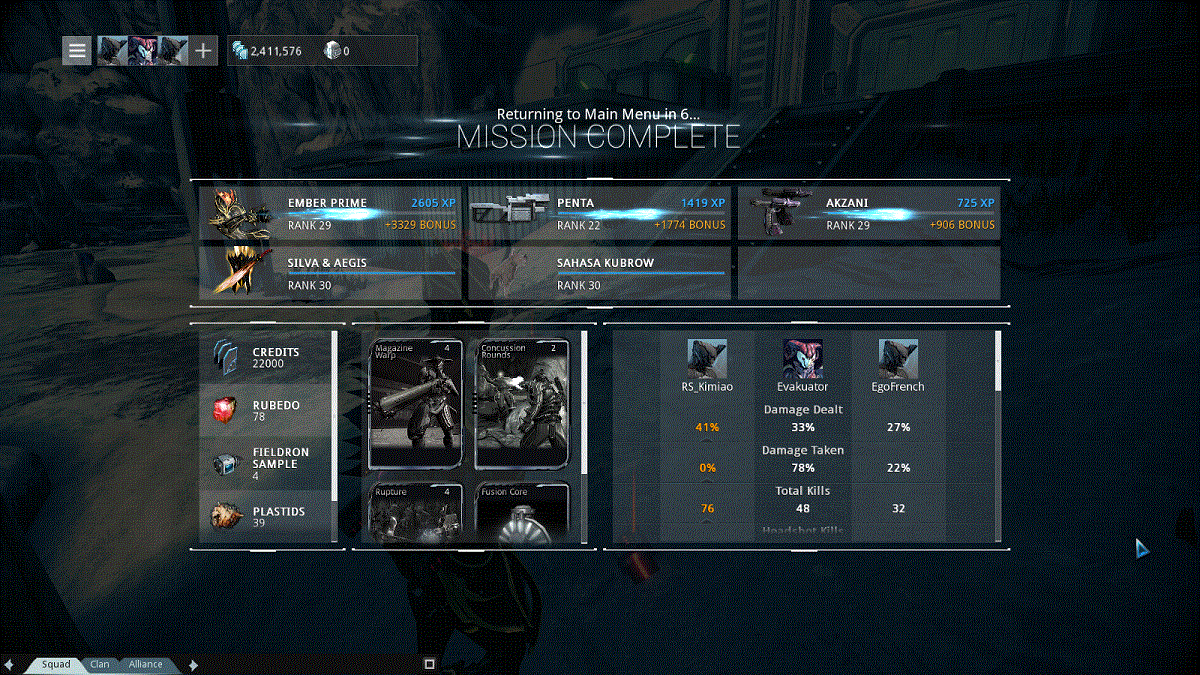Choose the Rupture mod card
The width and height of the screenshot is (1200, 675).
416,512
